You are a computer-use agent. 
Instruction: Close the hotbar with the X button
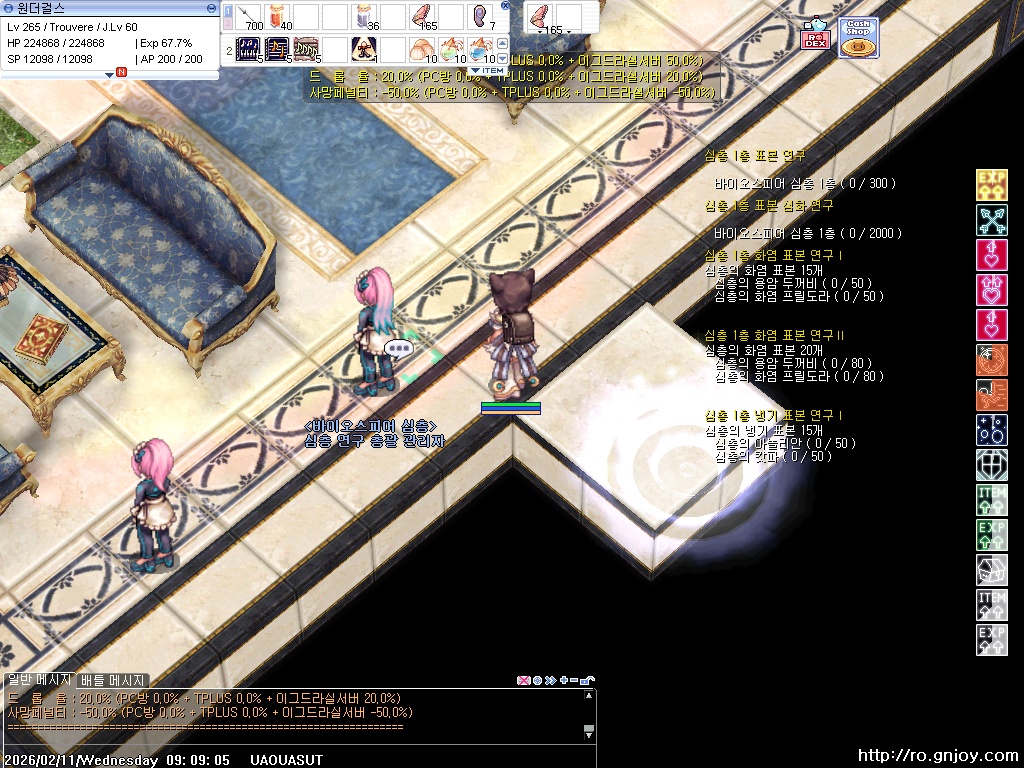click(505, 5)
